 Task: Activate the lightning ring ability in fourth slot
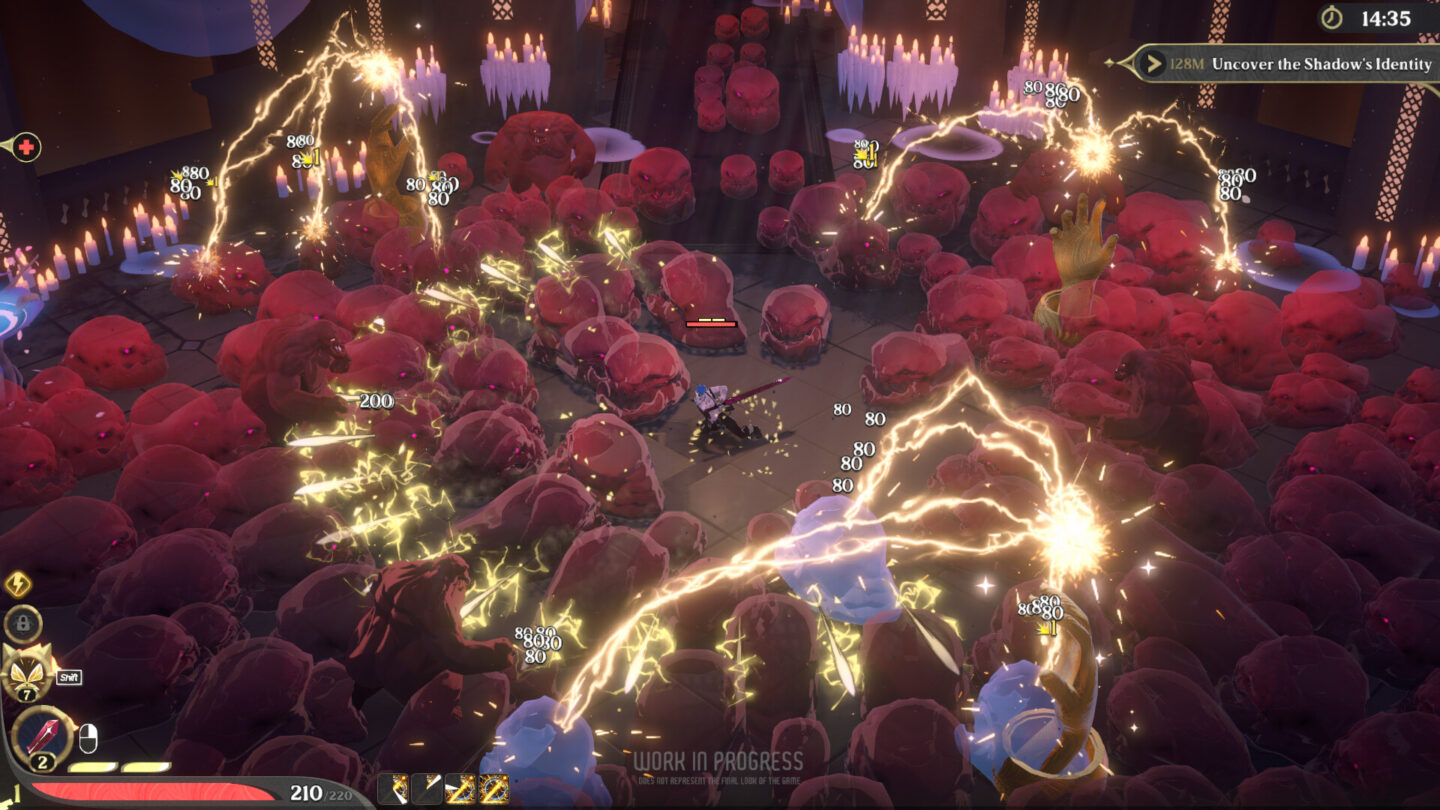[x=493, y=787]
